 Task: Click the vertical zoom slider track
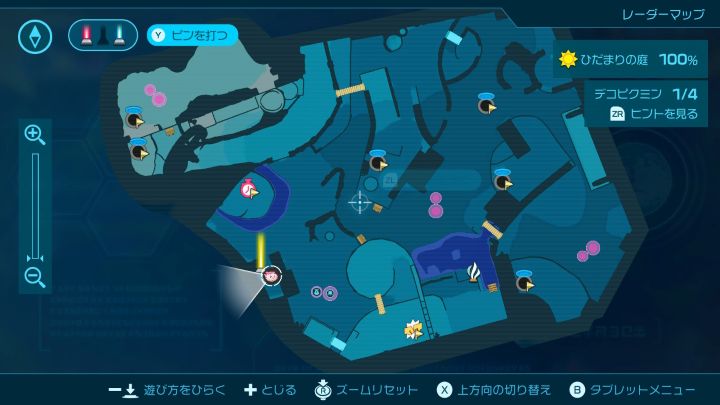click(x=34, y=205)
